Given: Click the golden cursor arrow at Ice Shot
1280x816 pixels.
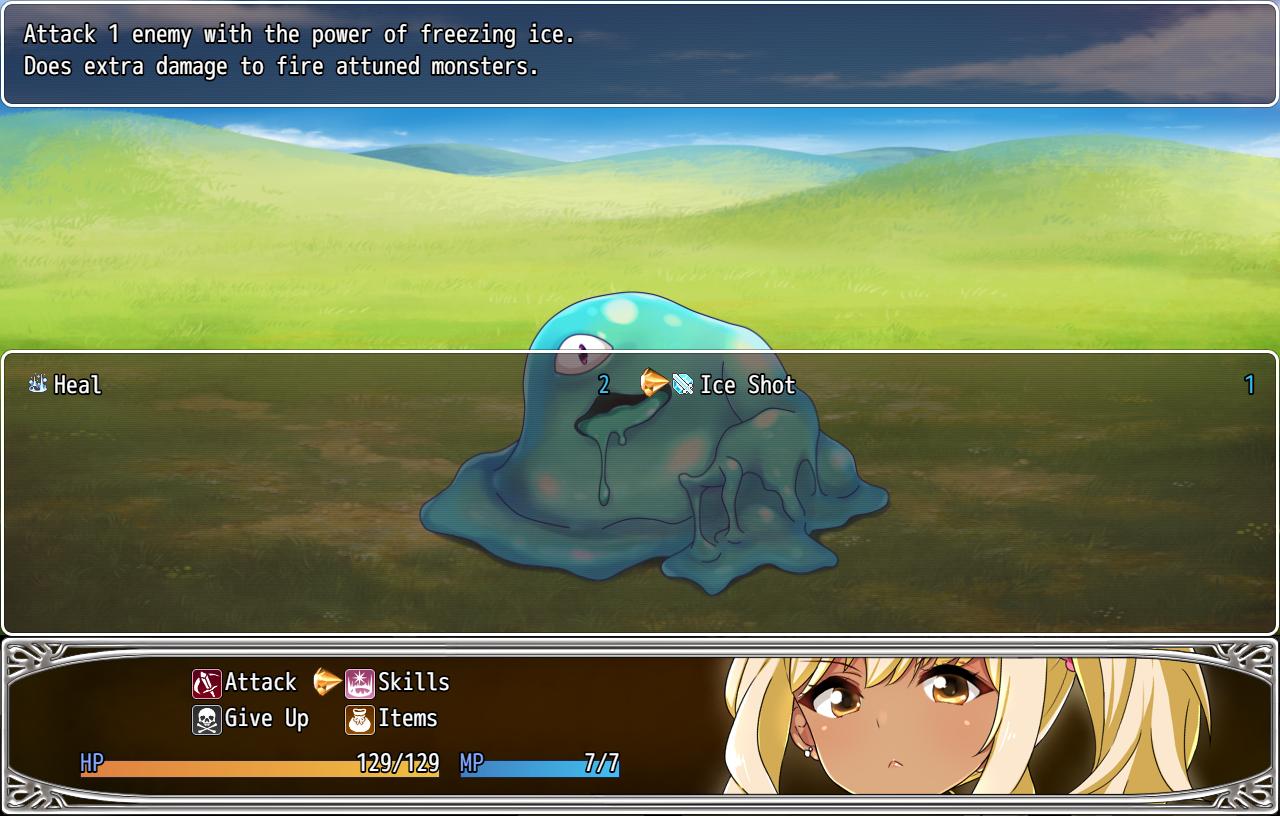Looking at the screenshot, I should (656, 385).
